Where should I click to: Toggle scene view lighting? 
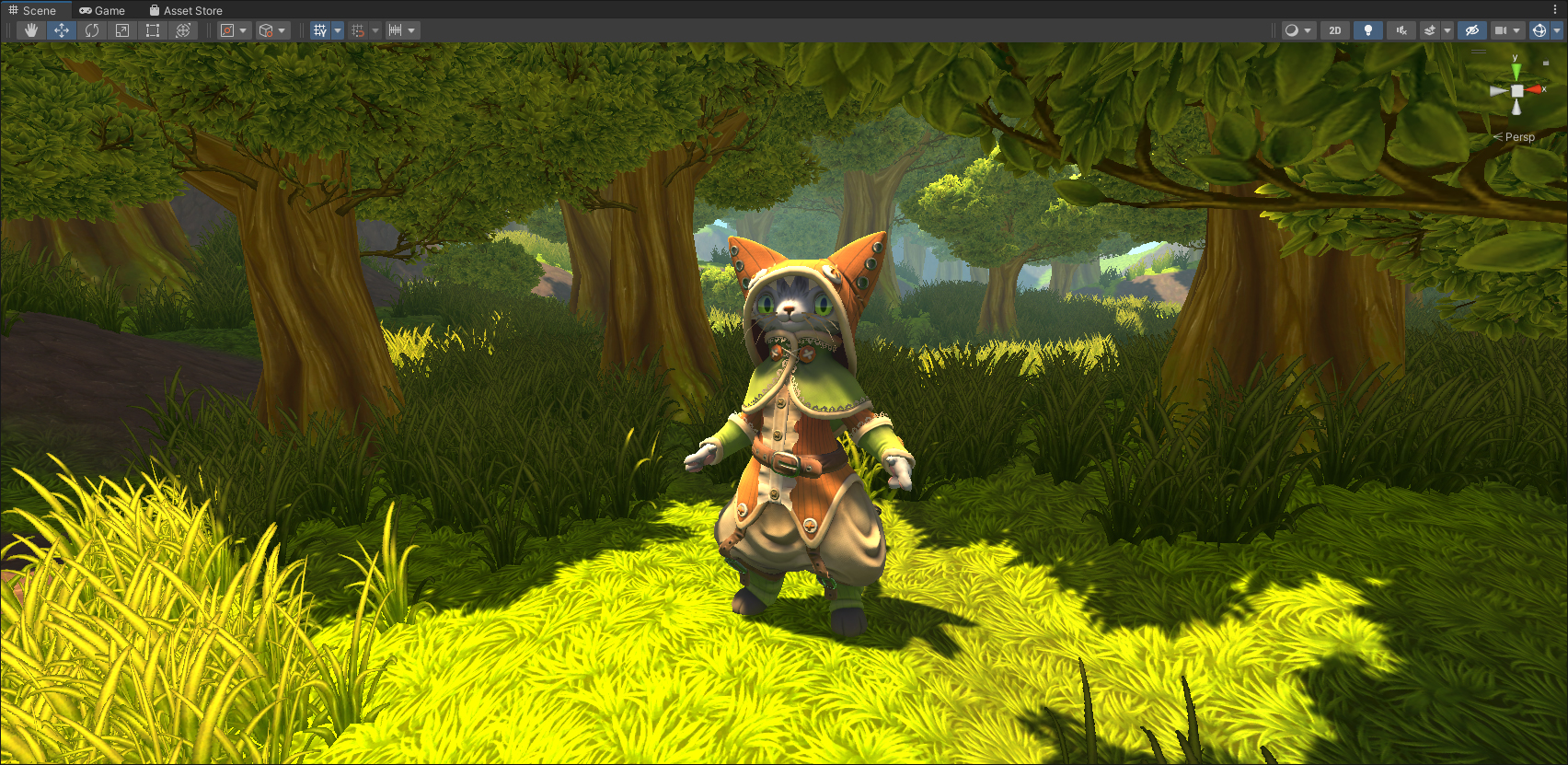pyautogui.click(x=1368, y=29)
